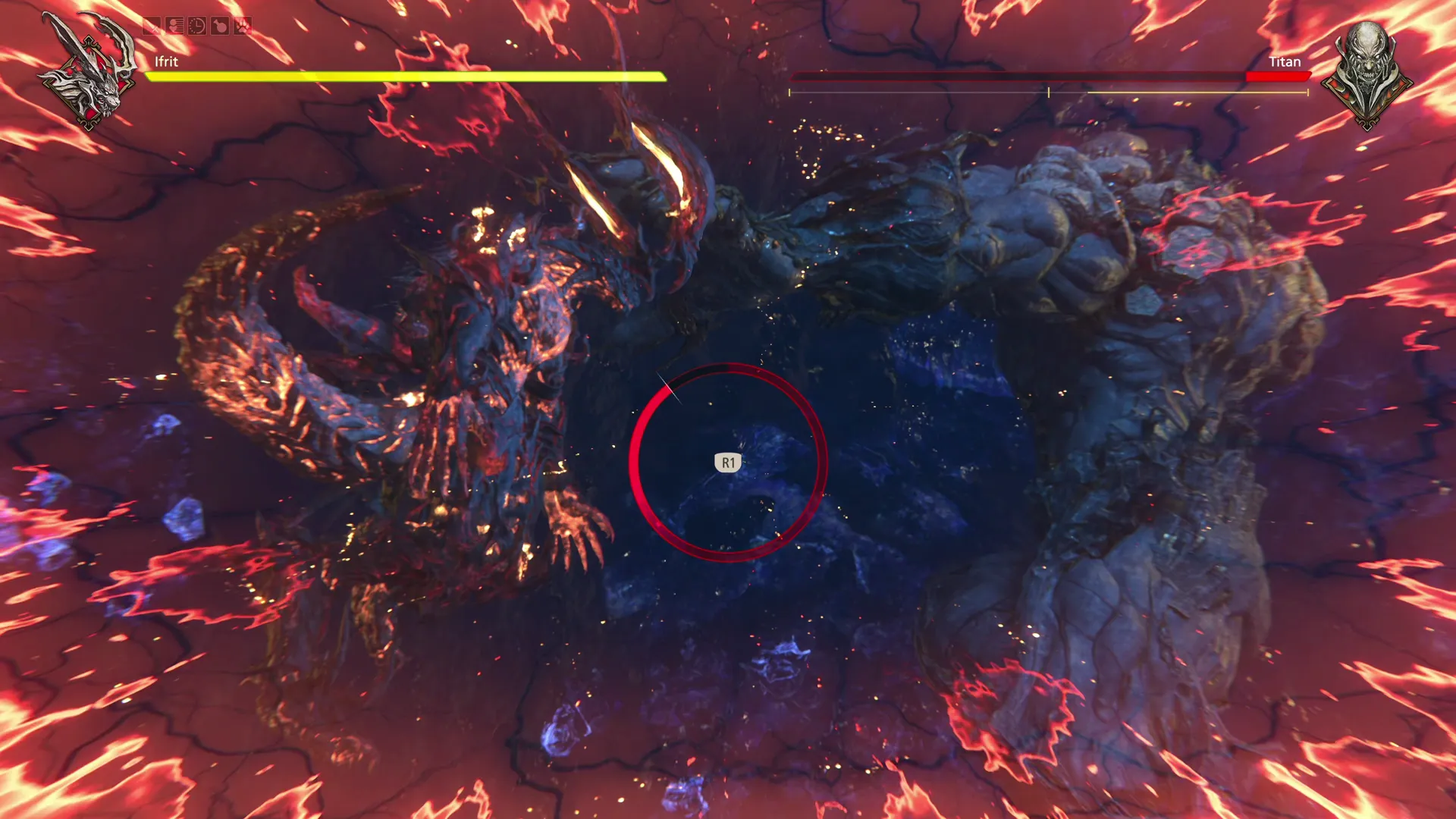Select the person-dodging accessory icon
Screen dimensions: 1456x819
coord(174,27)
